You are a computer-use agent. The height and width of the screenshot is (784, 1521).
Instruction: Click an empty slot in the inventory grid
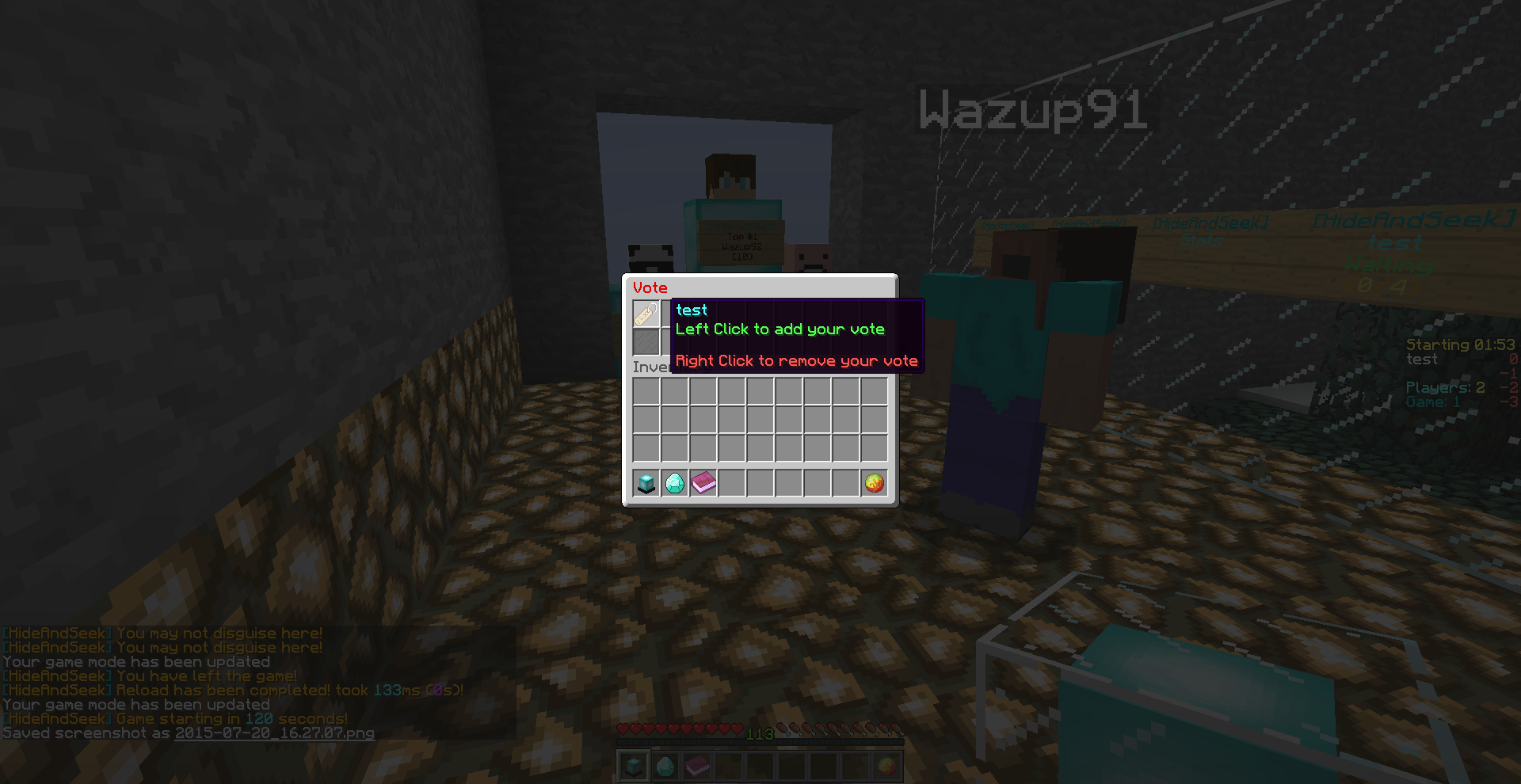click(760, 417)
